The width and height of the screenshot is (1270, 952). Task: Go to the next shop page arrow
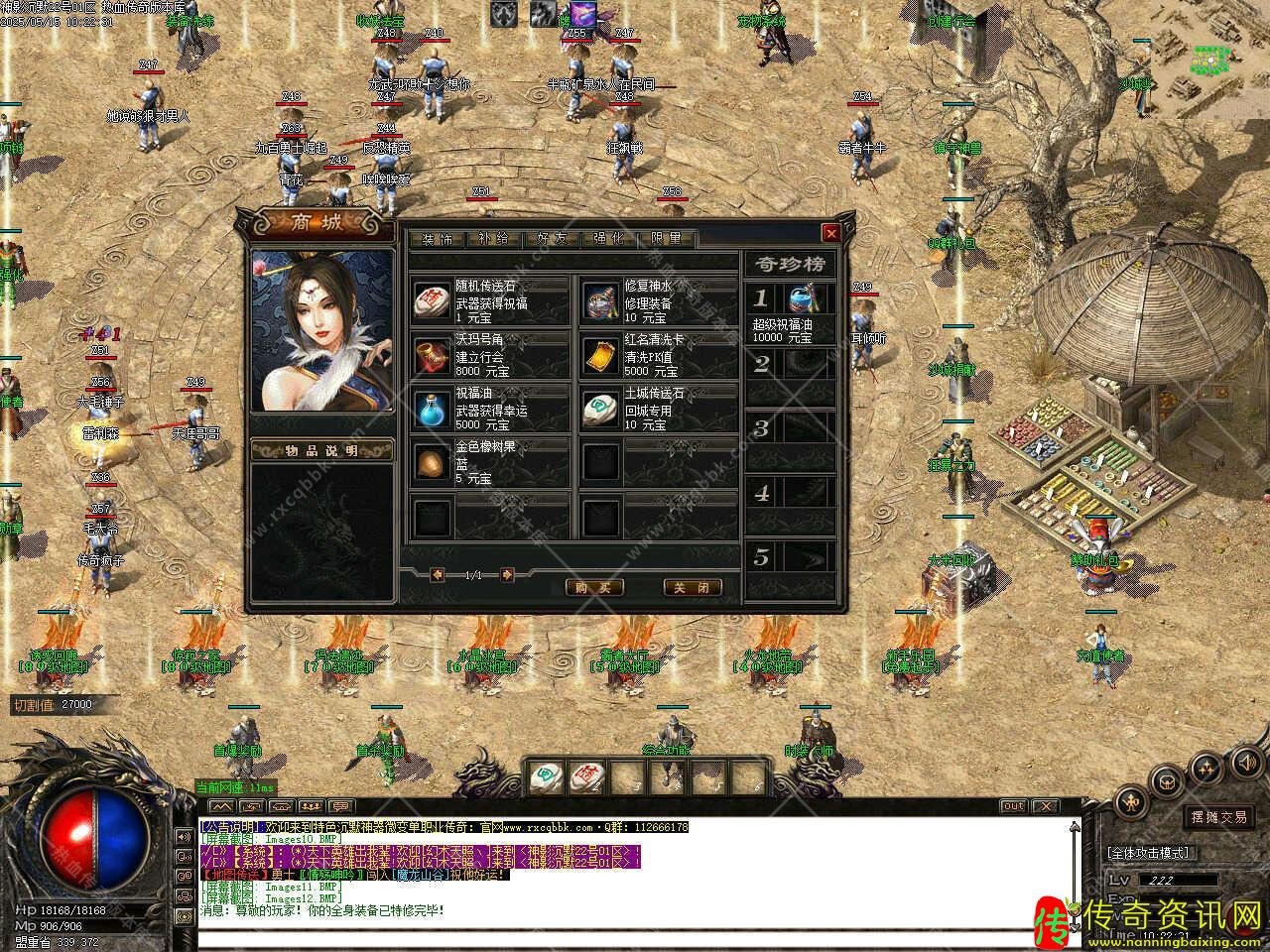(507, 574)
